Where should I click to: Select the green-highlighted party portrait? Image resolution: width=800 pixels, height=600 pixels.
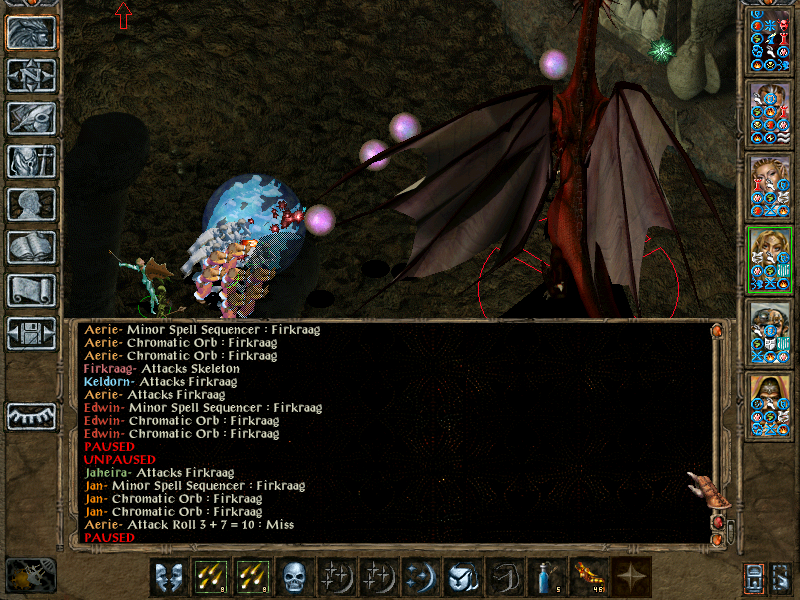pyautogui.click(x=770, y=260)
